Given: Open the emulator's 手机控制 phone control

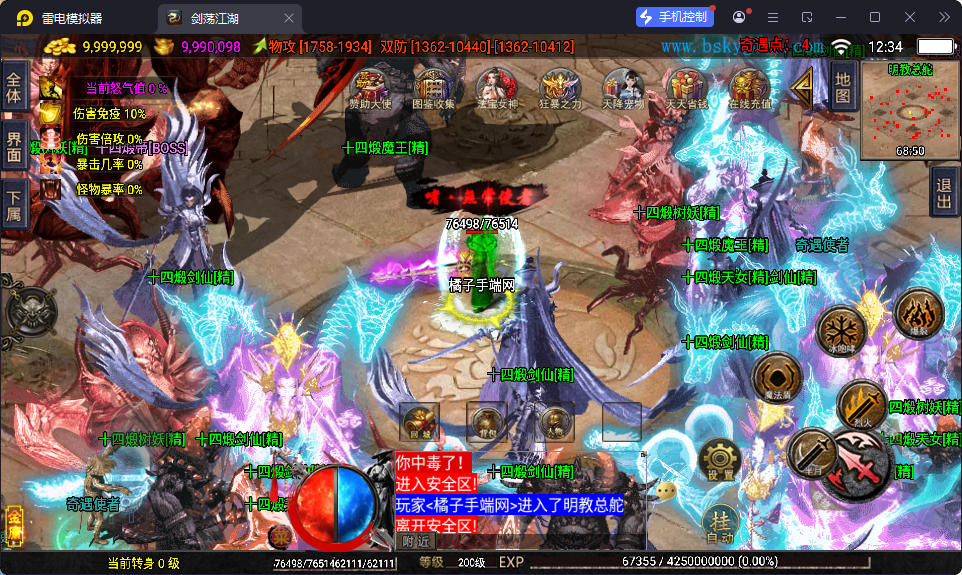Looking at the screenshot, I should coord(674,17).
